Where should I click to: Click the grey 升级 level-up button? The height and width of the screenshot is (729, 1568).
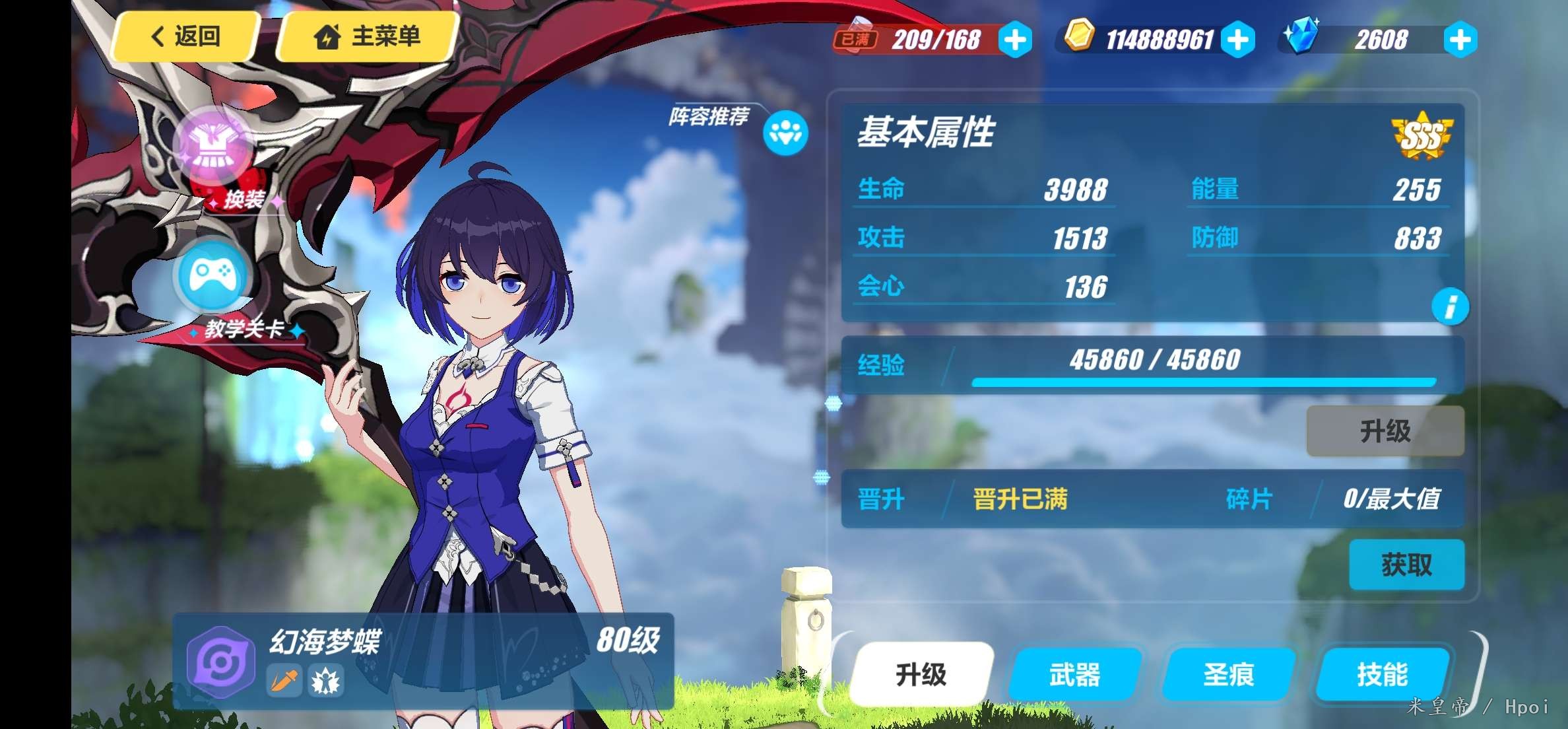click(x=1385, y=431)
